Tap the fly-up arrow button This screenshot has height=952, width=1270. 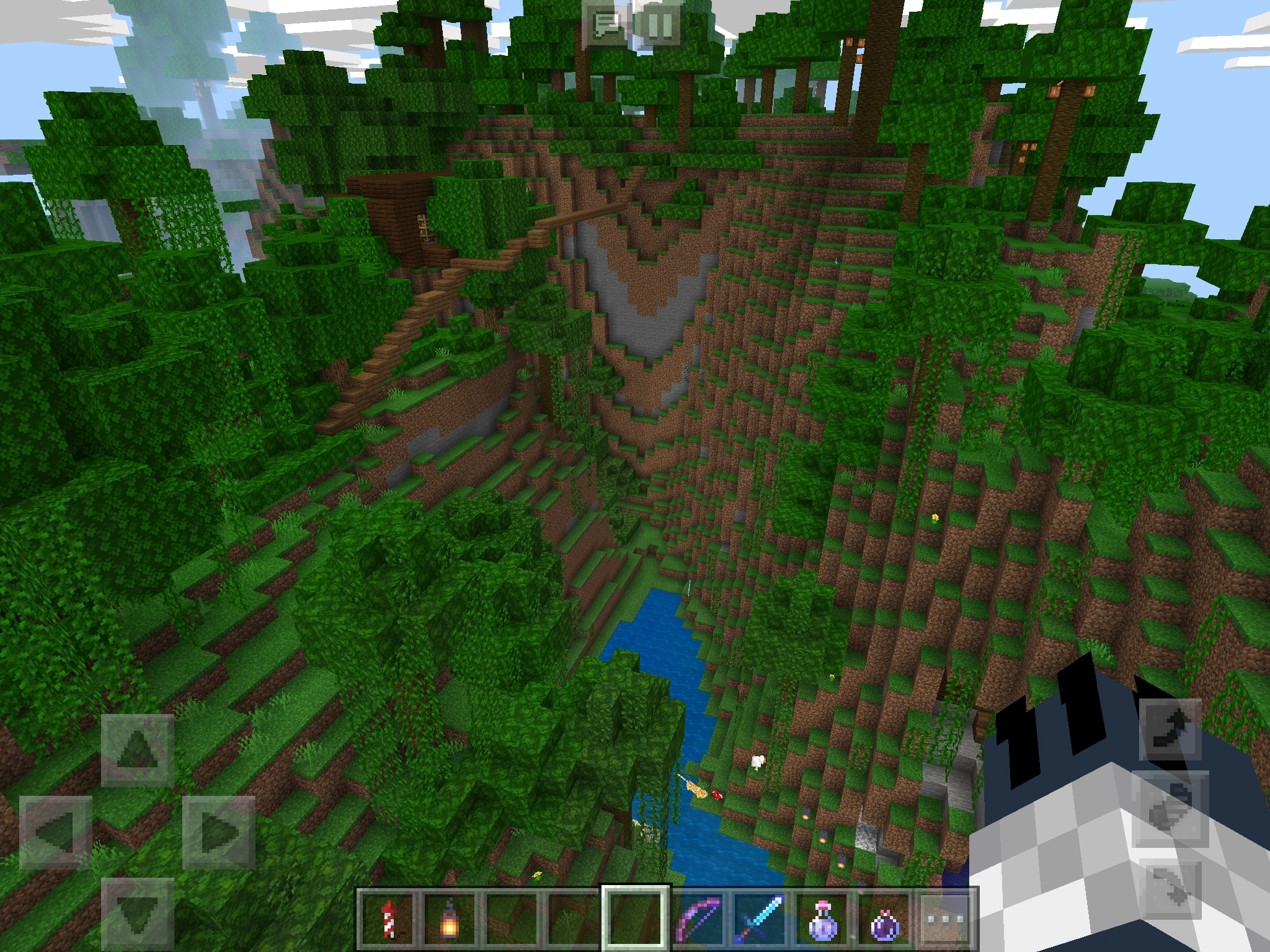point(1170,729)
